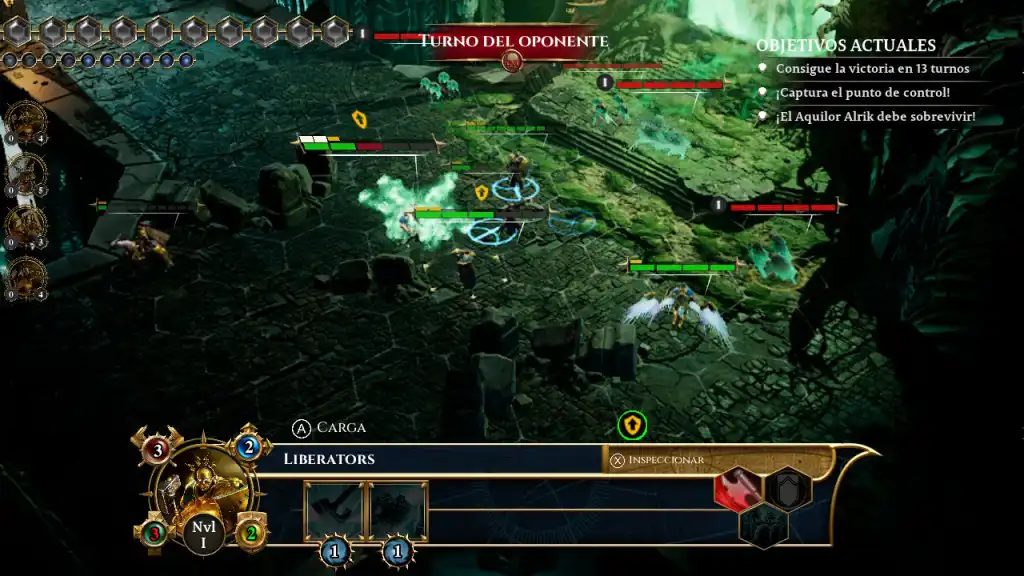Click the green-ringed shield icon above the panel
Viewport: 1024px width, 576px height.
632,426
